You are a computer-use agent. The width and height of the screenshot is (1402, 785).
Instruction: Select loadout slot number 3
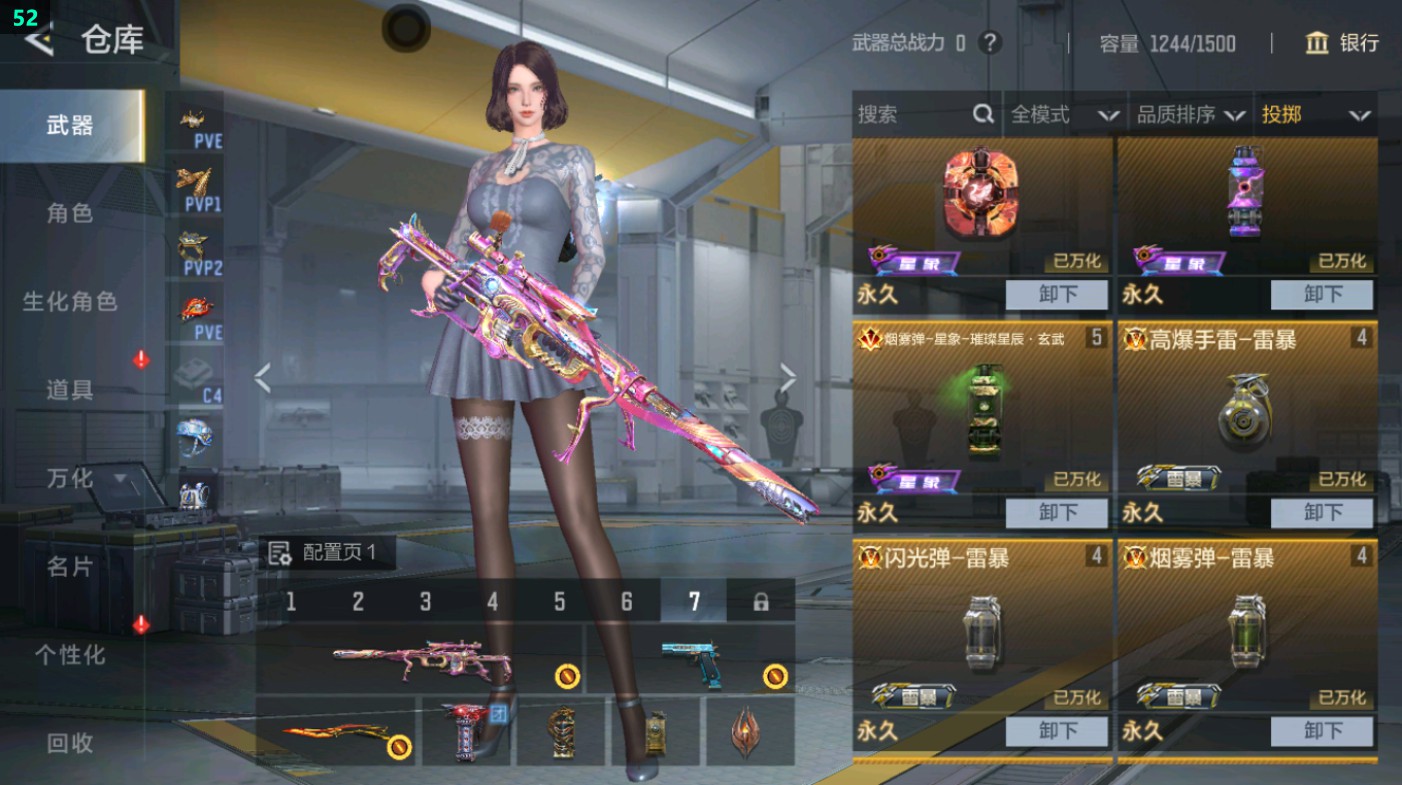tap(425, 601)
